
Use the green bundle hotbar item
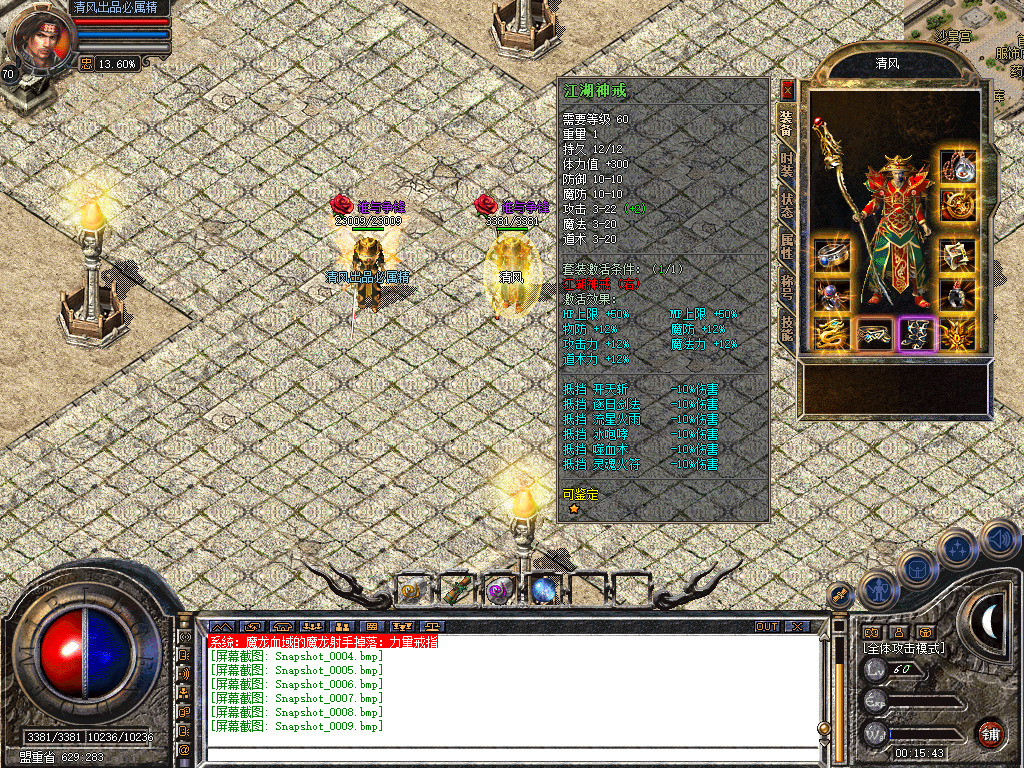456,590
